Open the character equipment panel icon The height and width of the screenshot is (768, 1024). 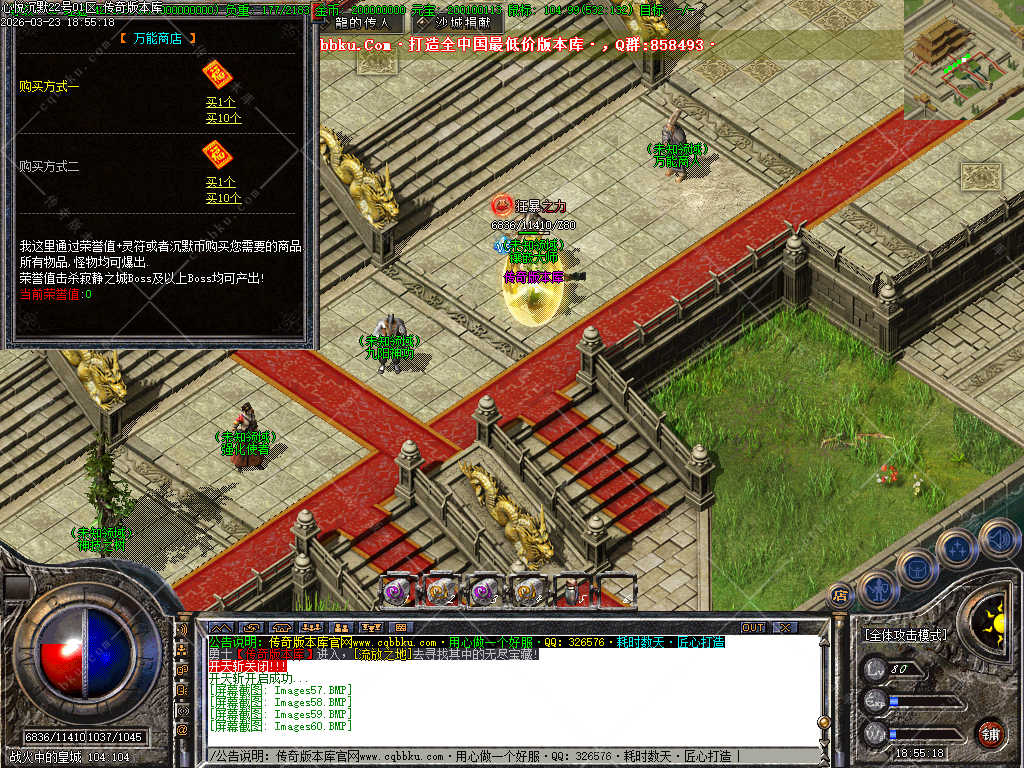878,590
